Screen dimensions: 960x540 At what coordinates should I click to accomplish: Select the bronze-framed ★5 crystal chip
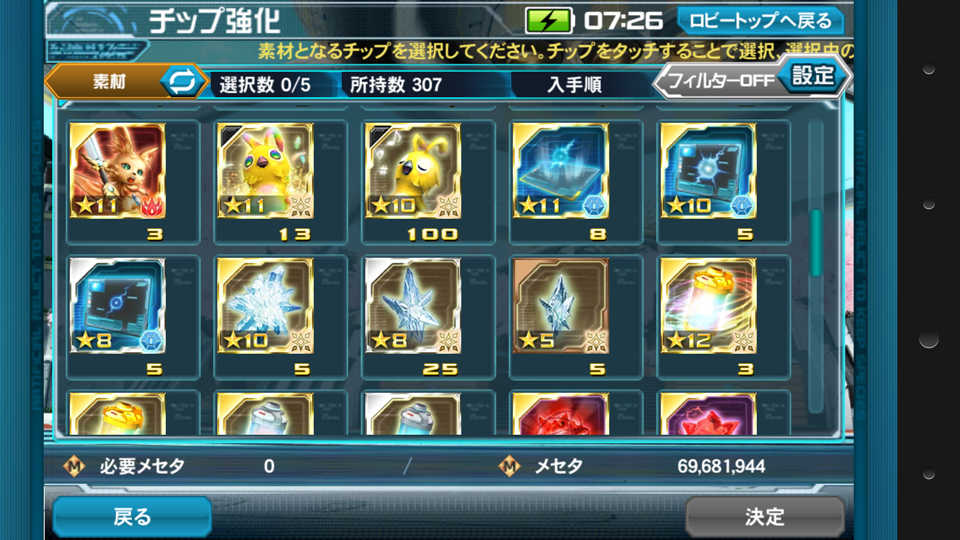pyautogui.click(x=560, y=306)
